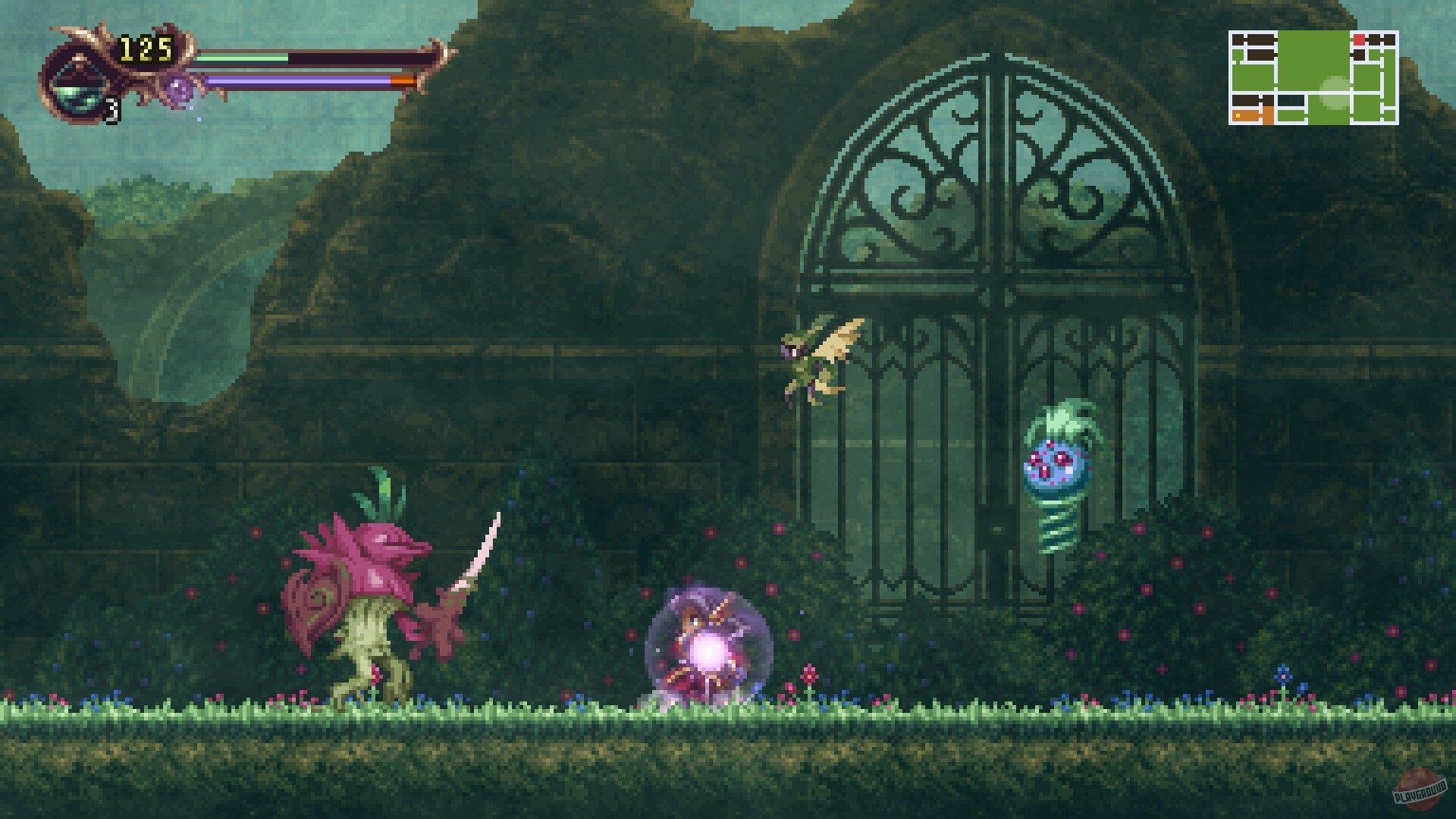Click the red room on the minimap

1359,39
